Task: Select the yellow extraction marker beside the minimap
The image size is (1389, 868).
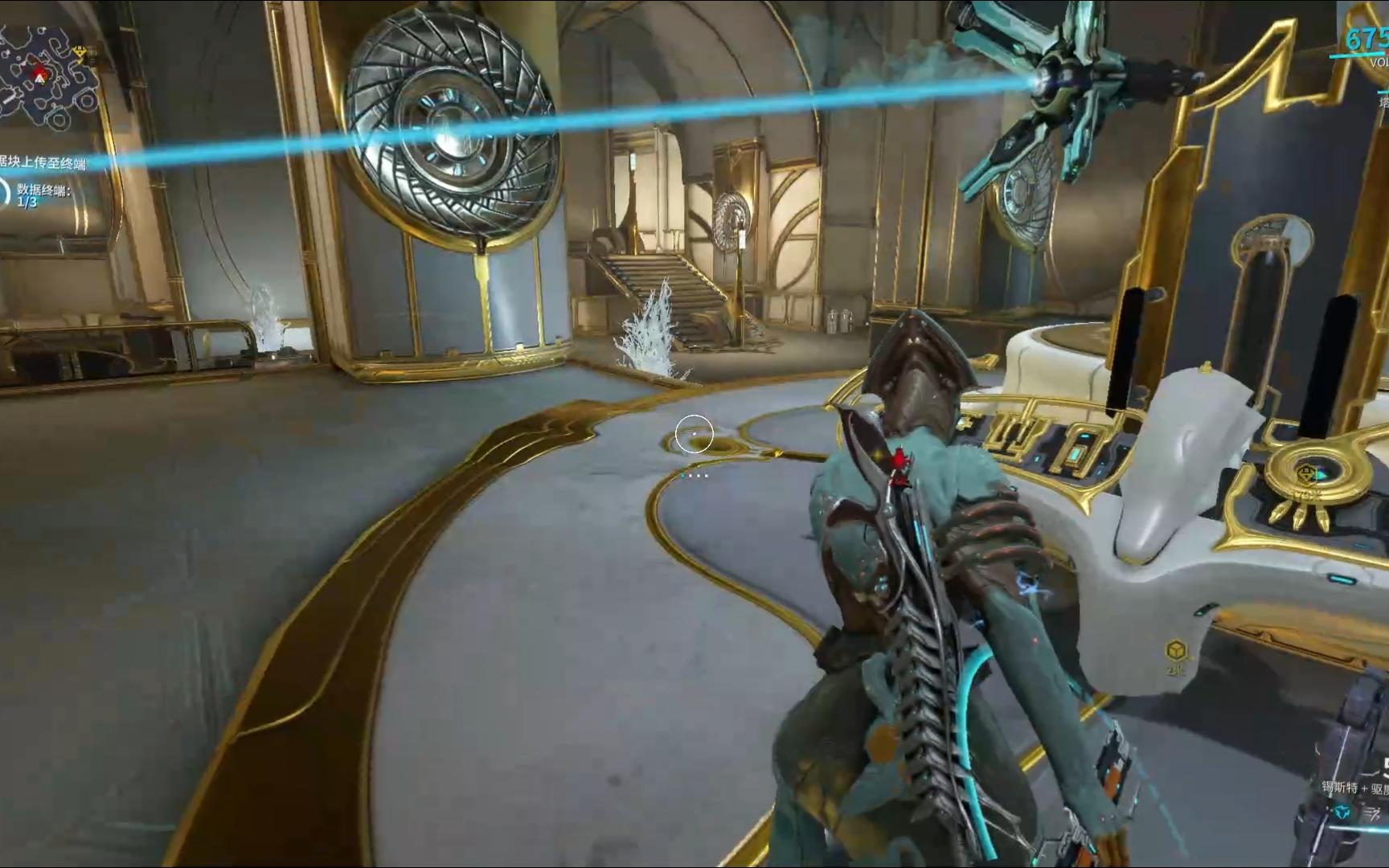Action: coord(81,53)
